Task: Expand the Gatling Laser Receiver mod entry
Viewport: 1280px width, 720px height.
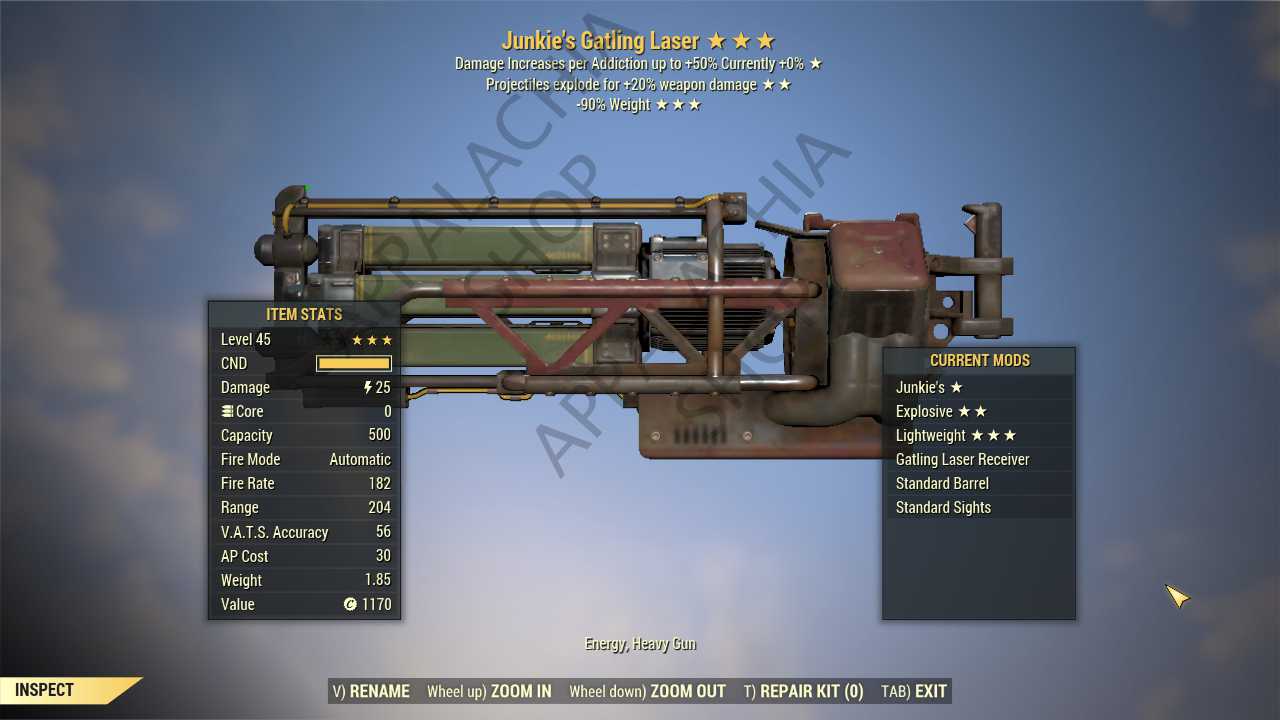Action: [x=962, y=459]
